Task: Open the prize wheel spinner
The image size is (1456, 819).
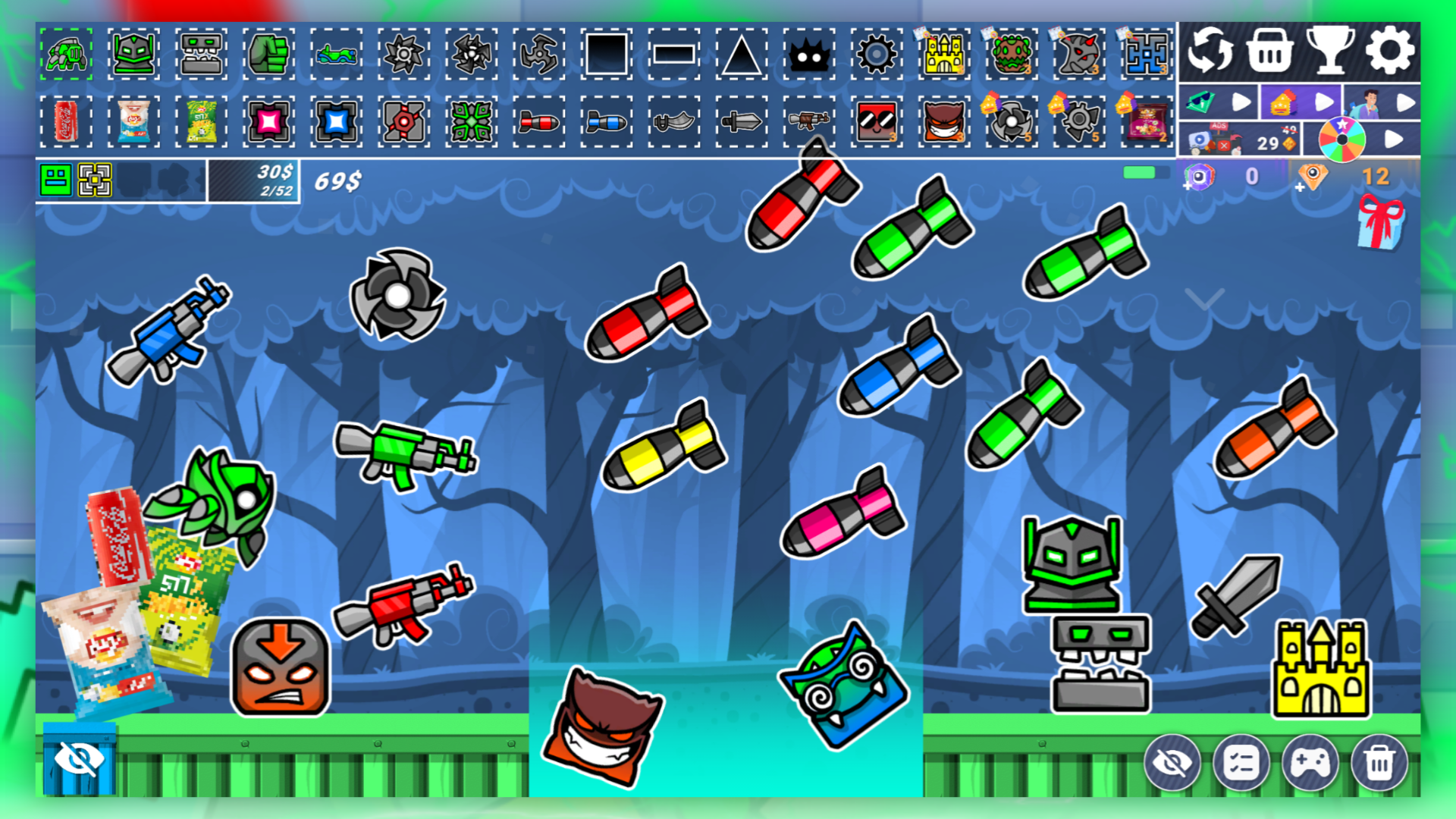Action: [x=1341, y=138]
